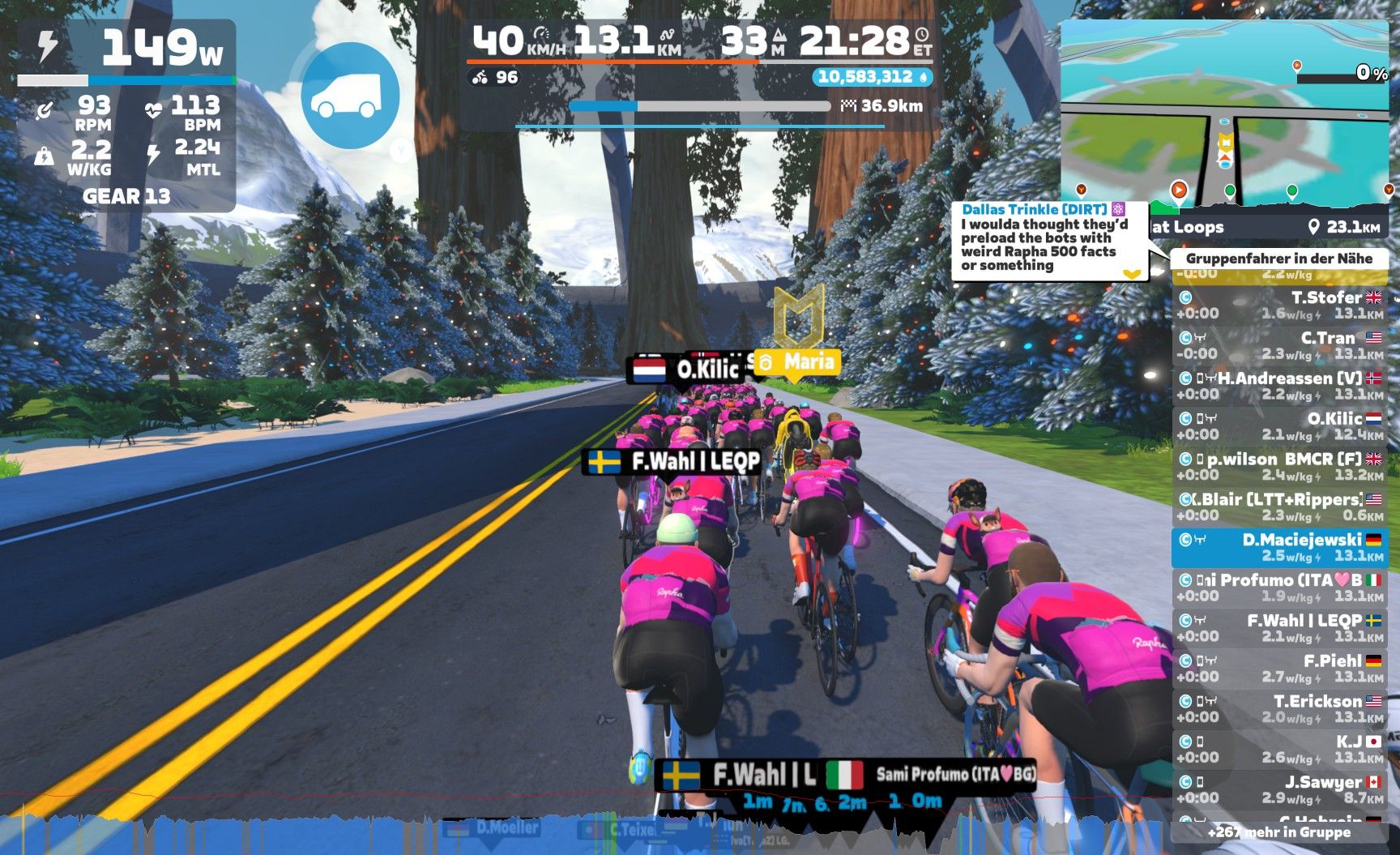
Task: Click J.Sawyer in the riders list
Action: [1280, 790]
